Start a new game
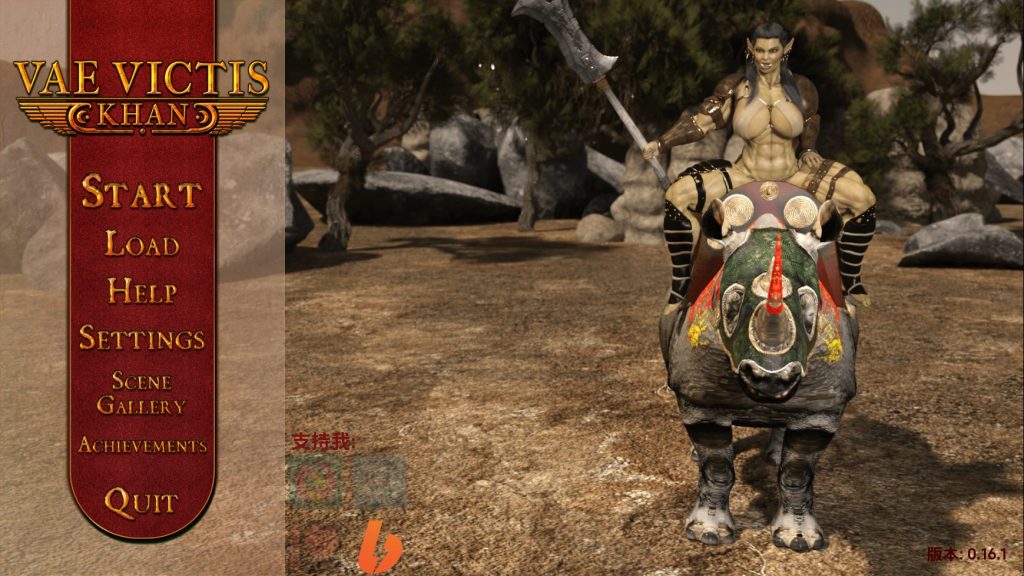This screenshot has height=576, width=1024. [141, 192]
